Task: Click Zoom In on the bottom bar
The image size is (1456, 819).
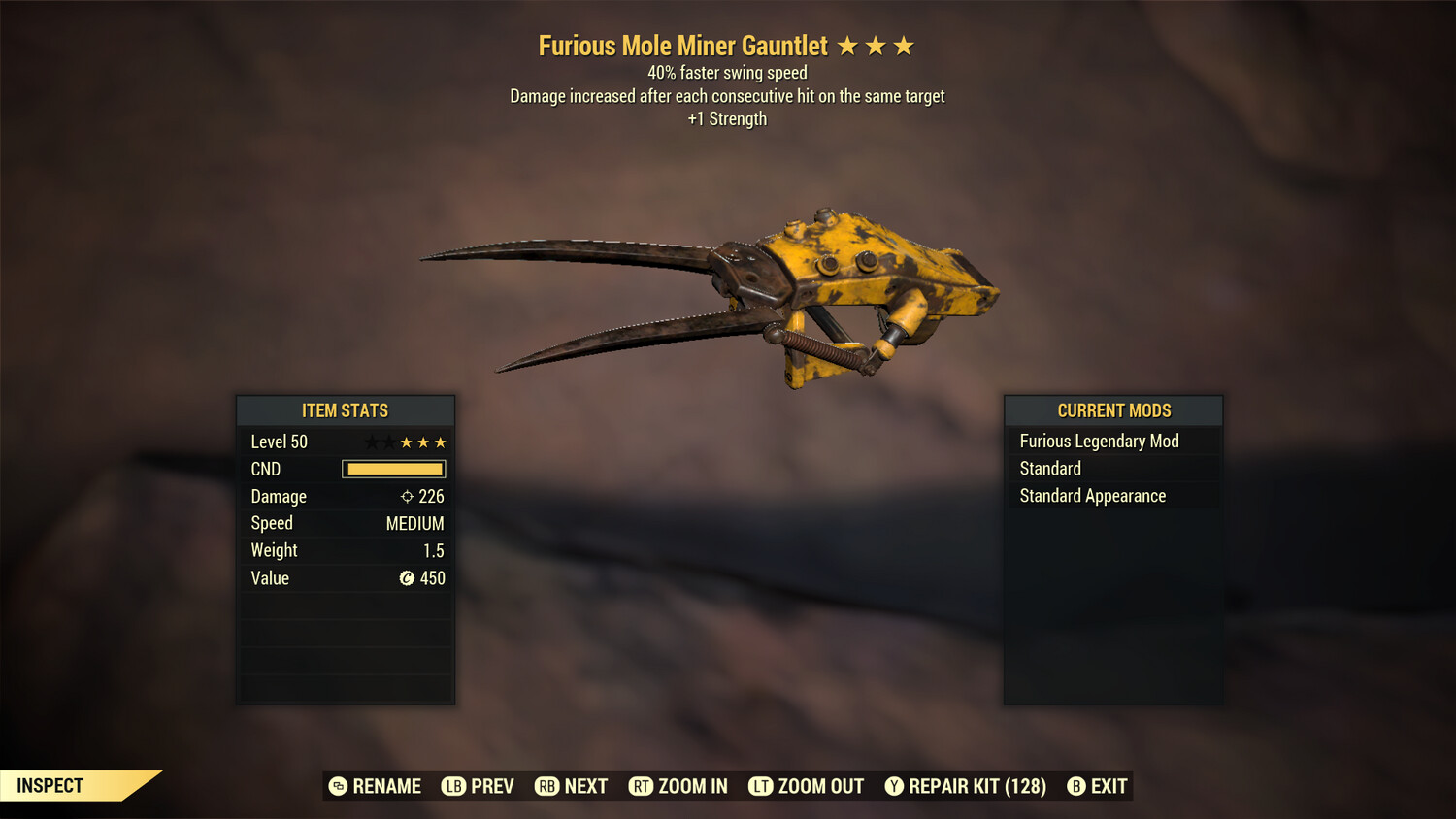Action: (678, 786)
